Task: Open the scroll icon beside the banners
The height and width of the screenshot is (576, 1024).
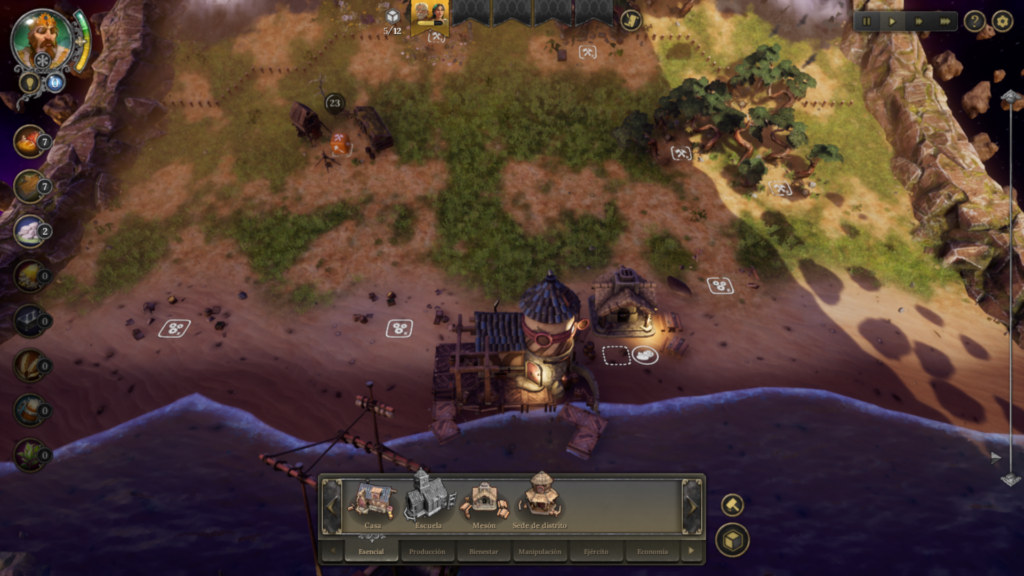Action: click(630, 19)
